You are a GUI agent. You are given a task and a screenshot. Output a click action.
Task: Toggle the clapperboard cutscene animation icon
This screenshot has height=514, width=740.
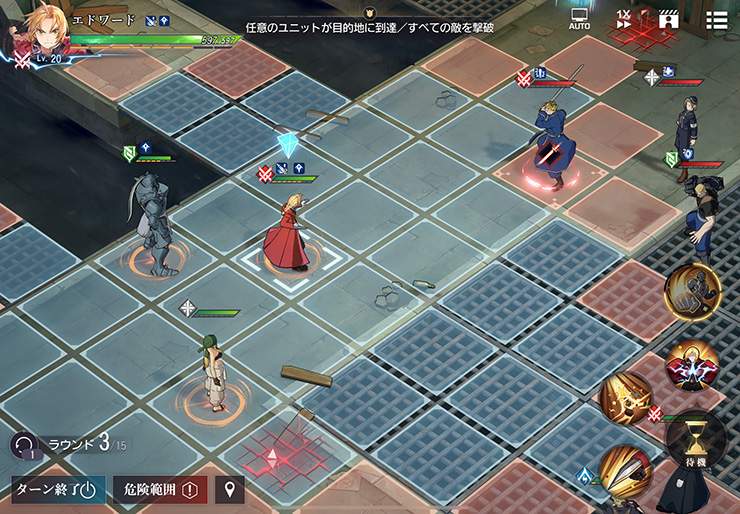[x=668, y=19]
